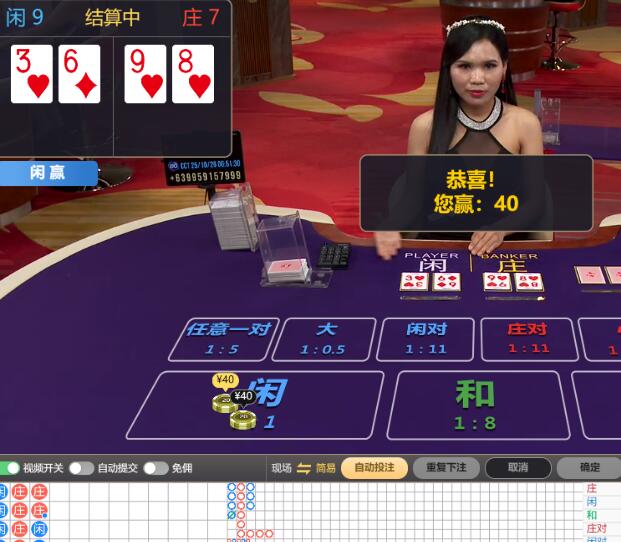621x542 pixels.
Task: Cancel the bet with 取消
Action: (517, 467)
